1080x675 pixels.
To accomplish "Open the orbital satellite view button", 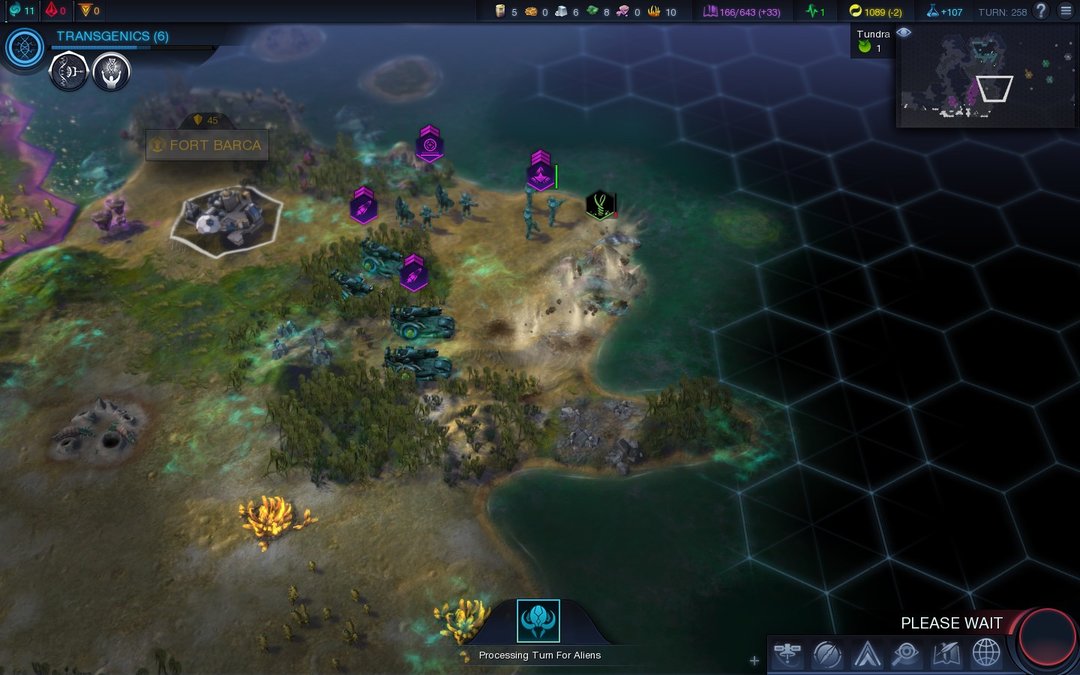I will (x=789, y=653).
